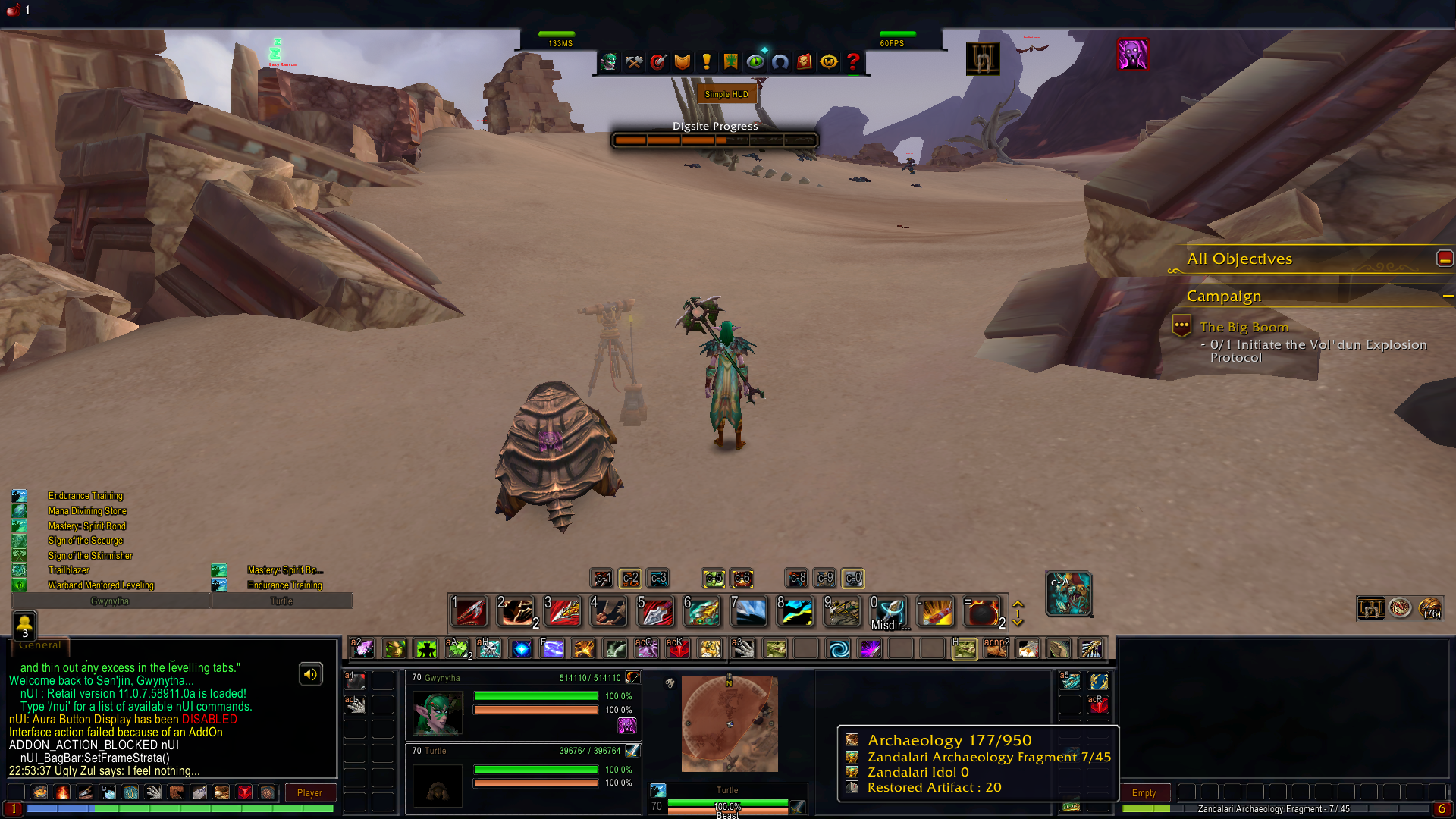Open the Professions crossed-hammers icon
Image resolution: width=1456 pixels, height=819 pixels.
[x=633, y=62]
